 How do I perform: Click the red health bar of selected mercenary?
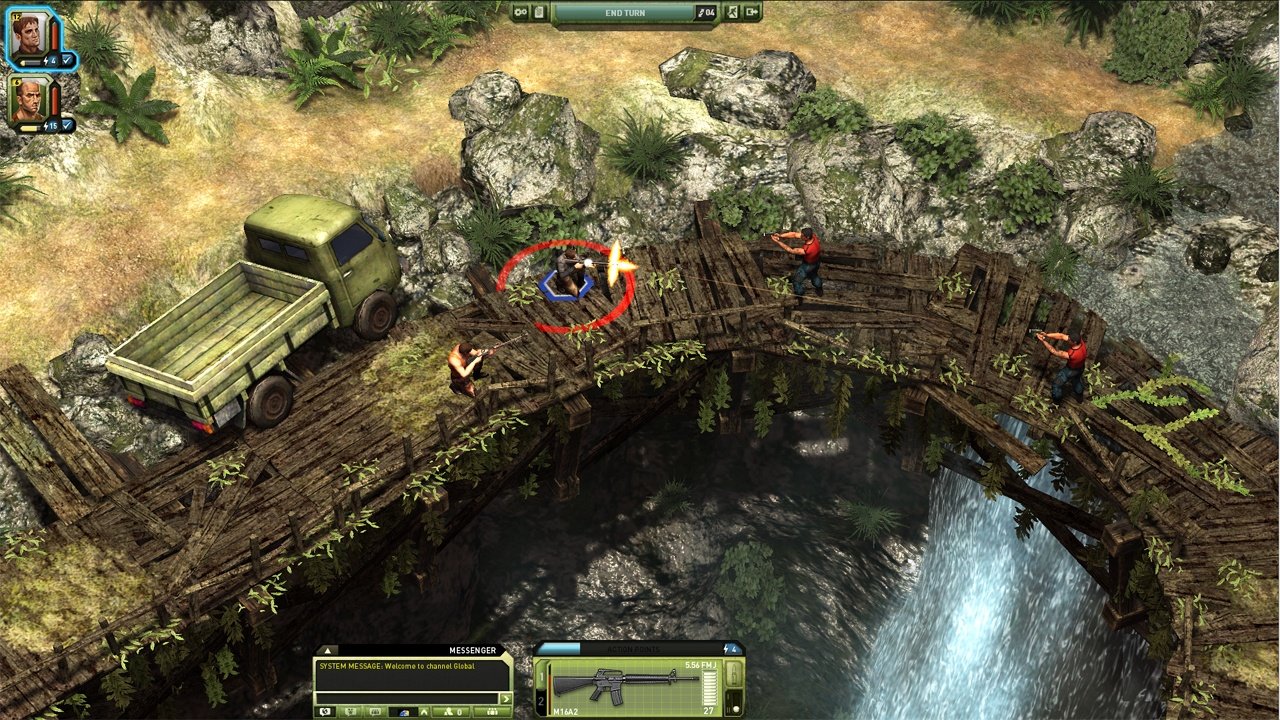[54, 35]
